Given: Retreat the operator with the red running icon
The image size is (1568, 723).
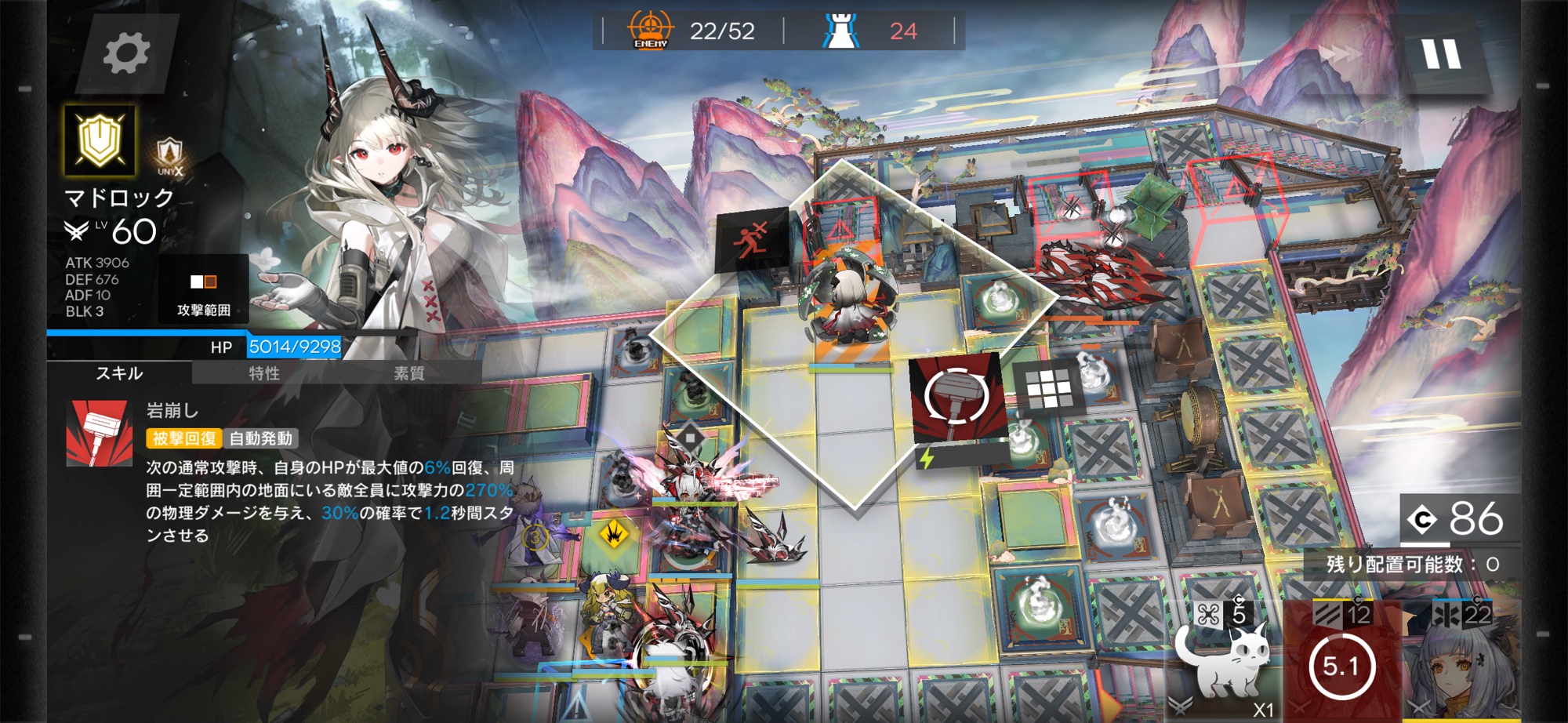Looking at the screenshot, I should pos(752,238).
